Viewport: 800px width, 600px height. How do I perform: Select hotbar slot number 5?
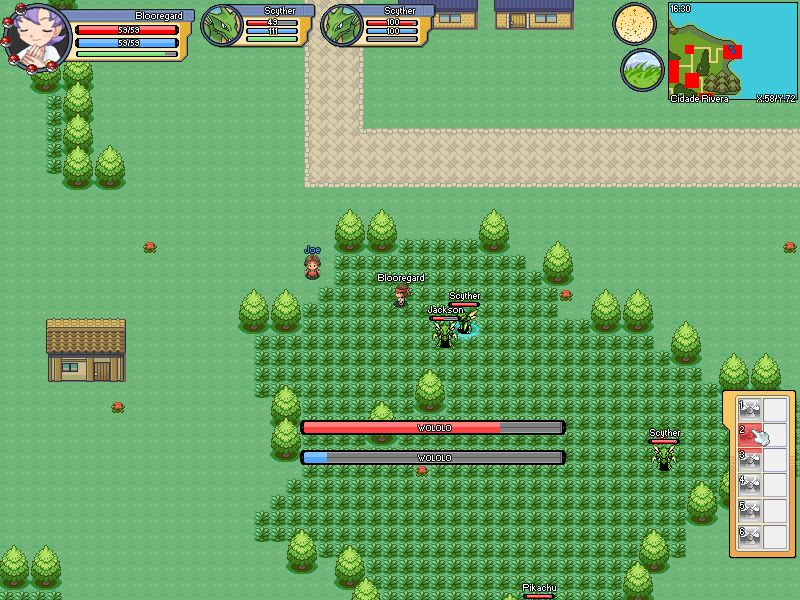coord(750,510)
